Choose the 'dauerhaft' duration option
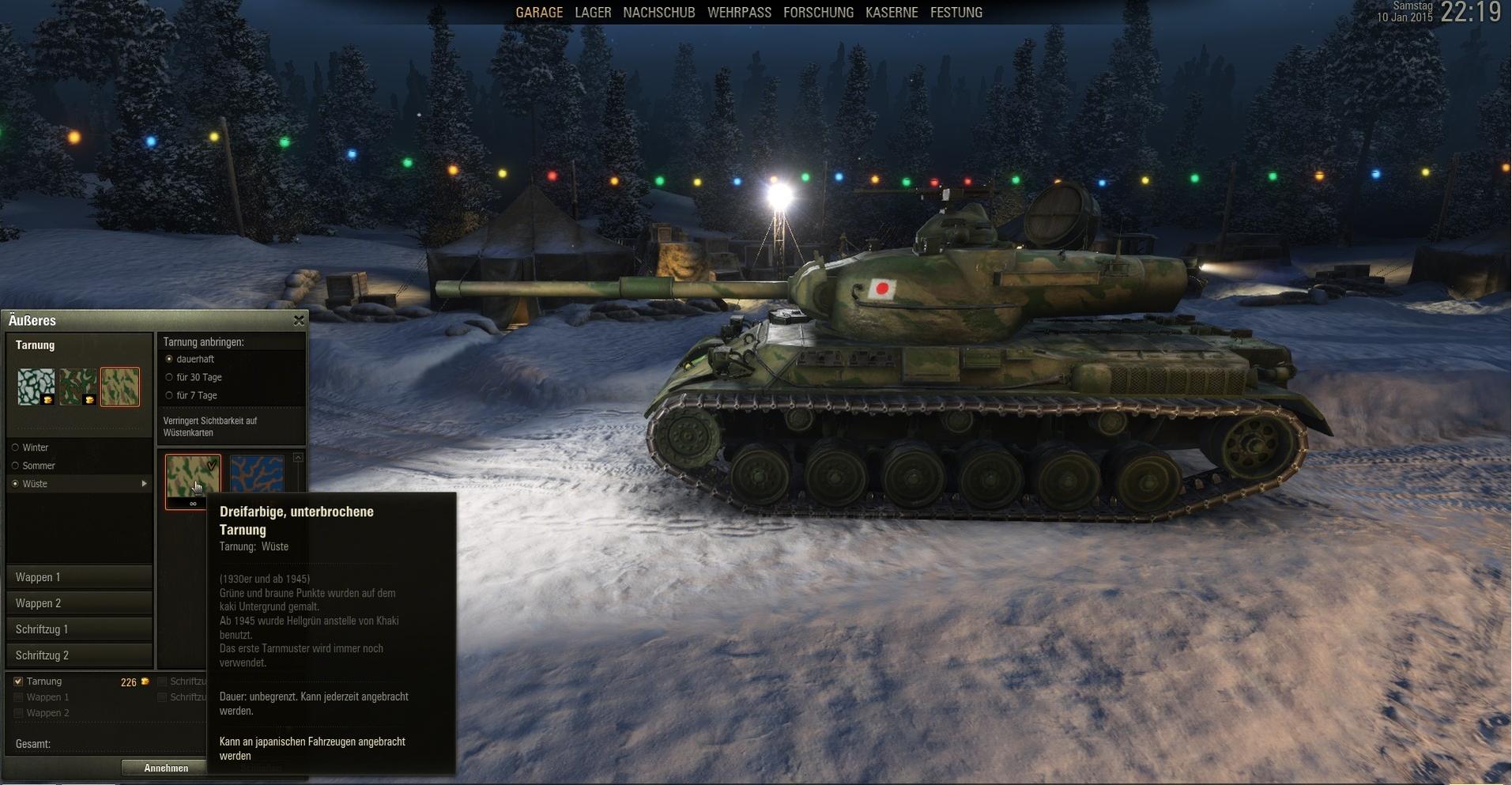 tap(169, 359)
